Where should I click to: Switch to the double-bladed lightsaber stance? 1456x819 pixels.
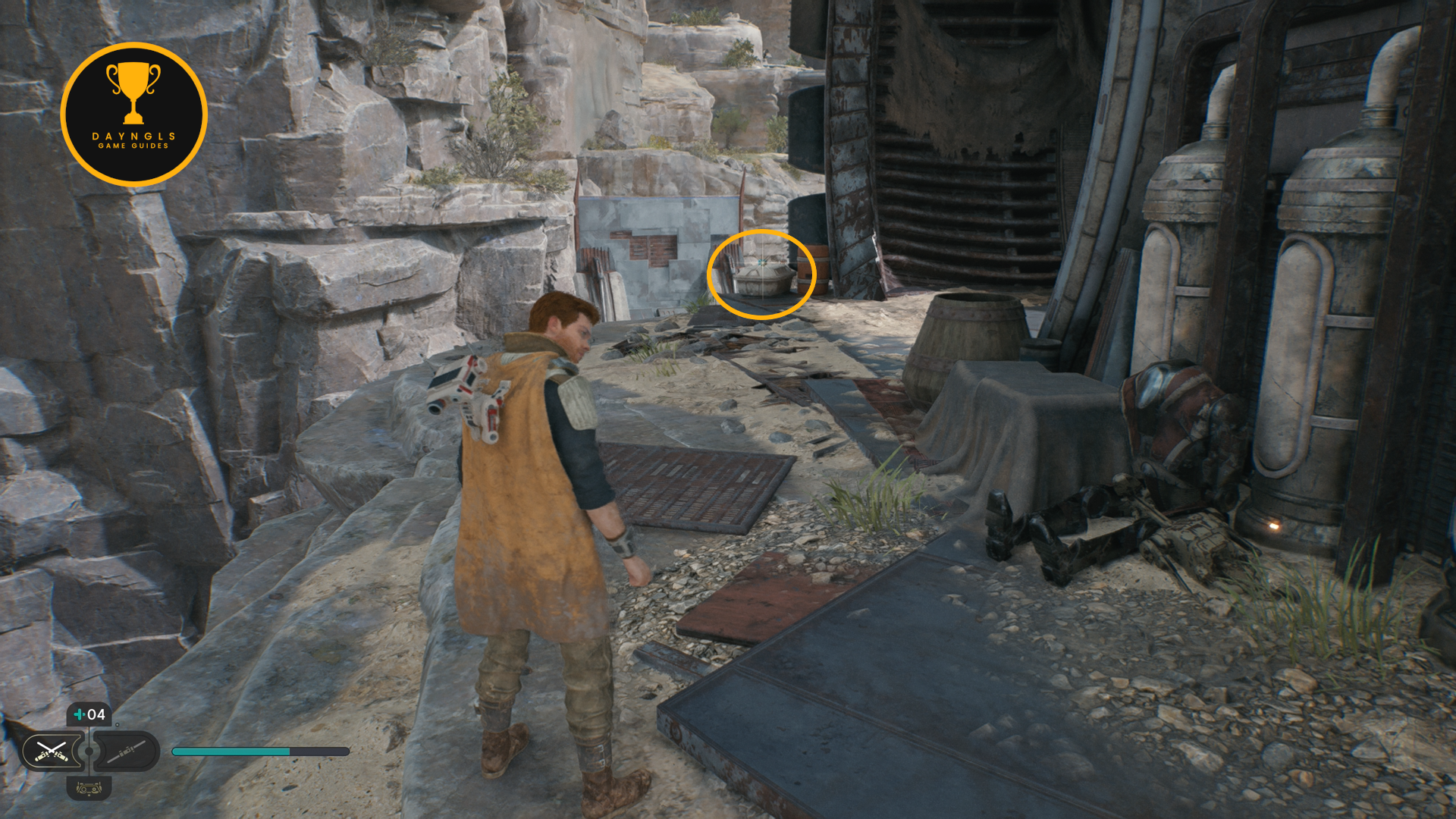(x=126, y=751)
